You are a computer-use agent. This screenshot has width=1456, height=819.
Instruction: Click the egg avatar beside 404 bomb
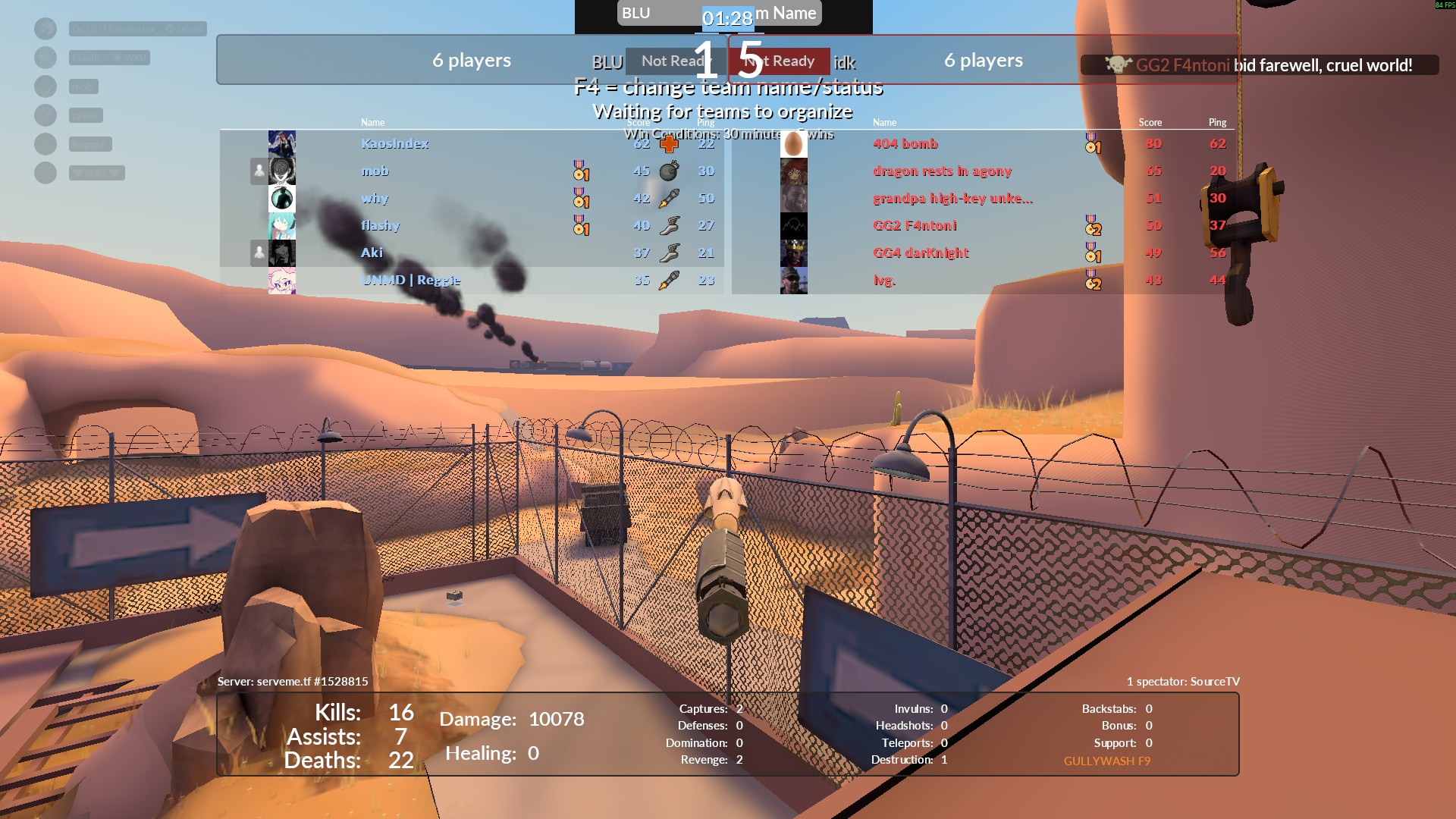tap(793, 144)
